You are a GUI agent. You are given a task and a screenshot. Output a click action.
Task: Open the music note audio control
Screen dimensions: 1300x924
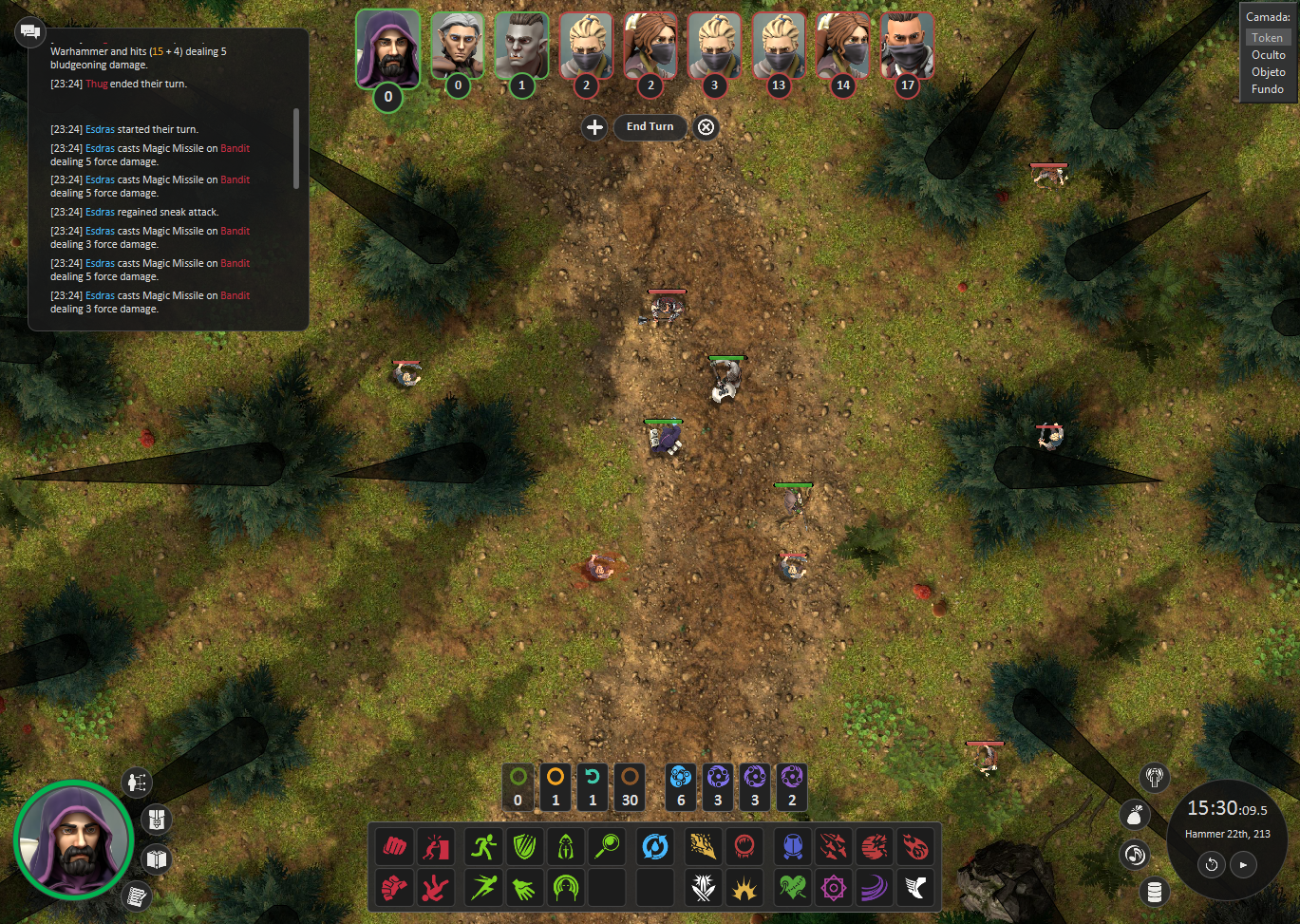click(1135, 855)
